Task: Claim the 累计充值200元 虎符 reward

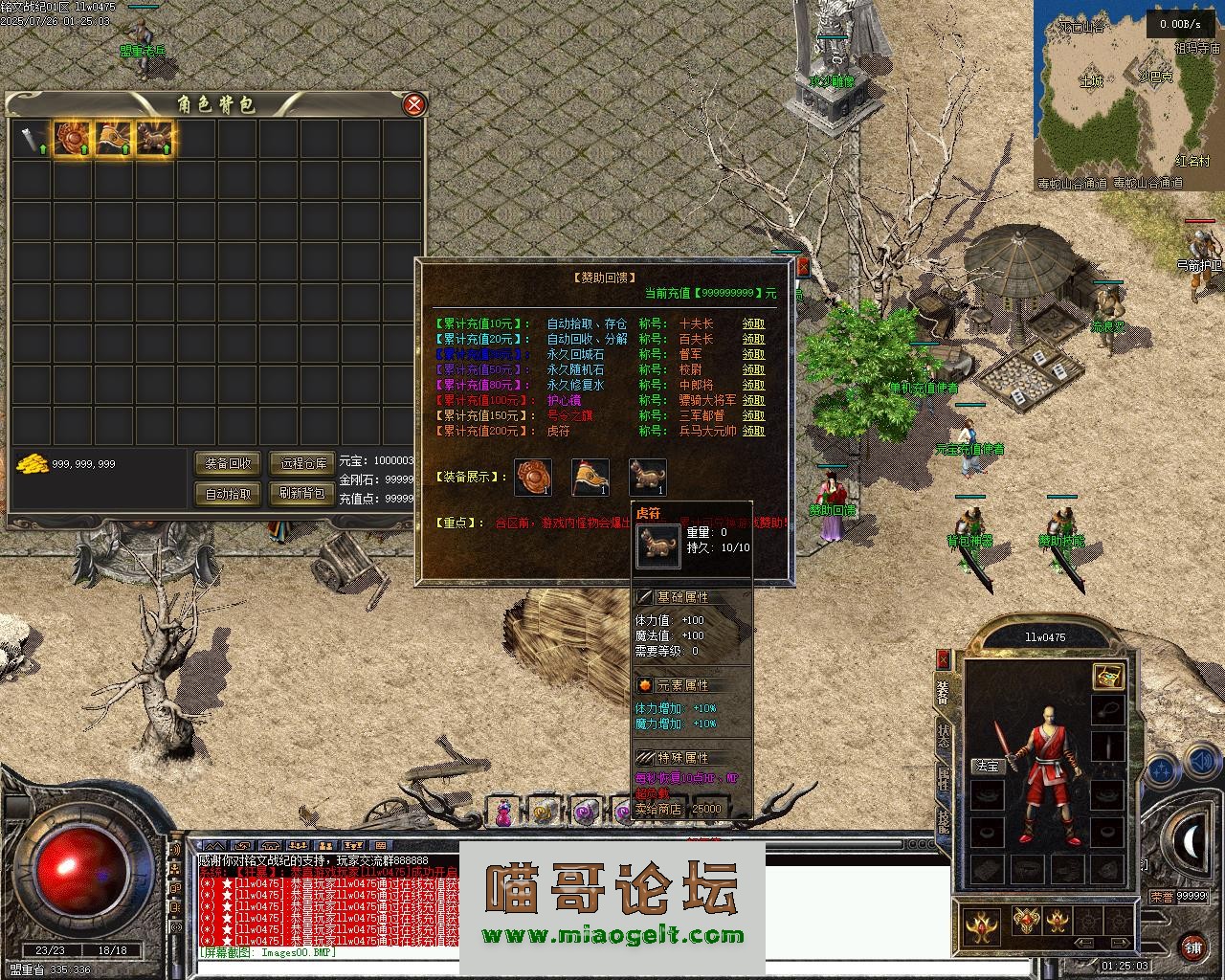Action: 754,432
